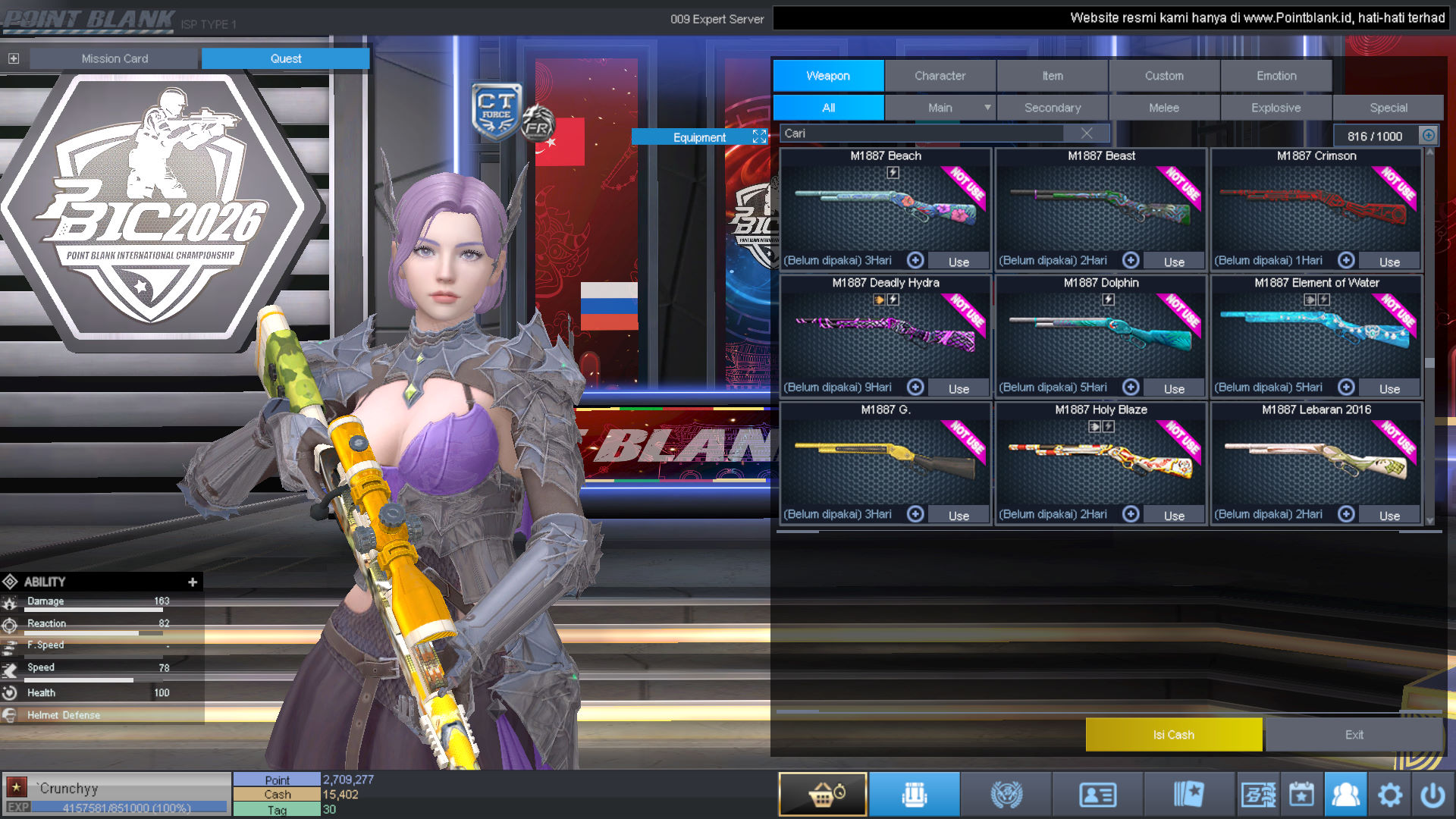
Task: Filter weapons by Secondary
Action: point(1052,108)
